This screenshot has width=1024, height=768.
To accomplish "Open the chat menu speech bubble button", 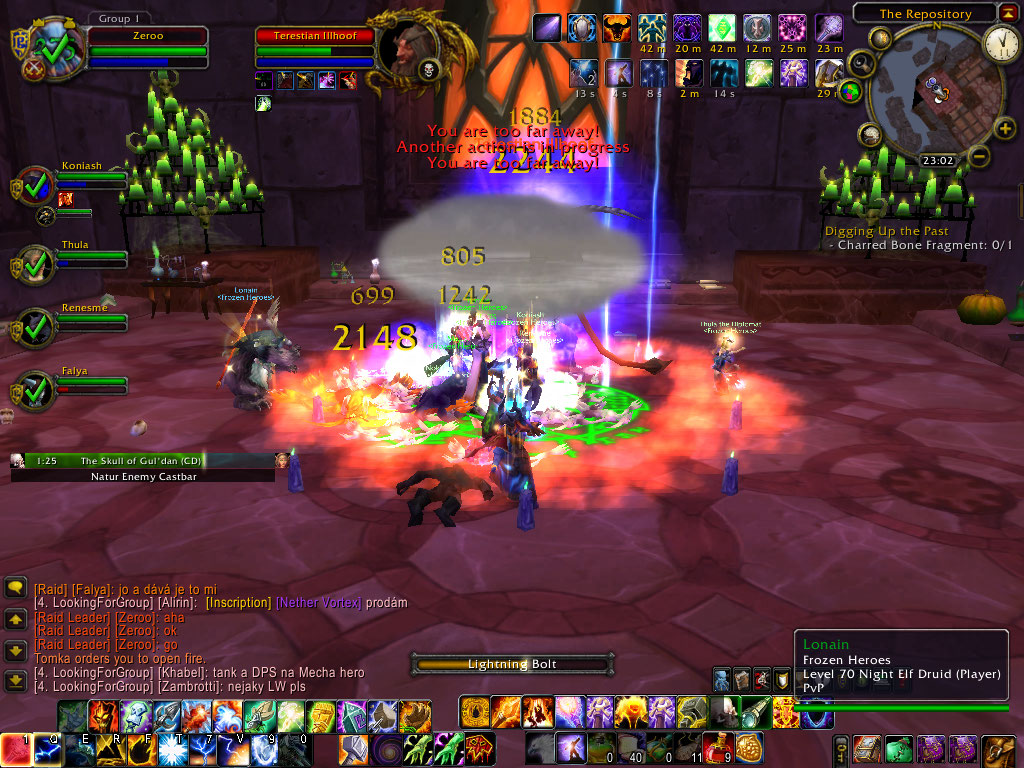I will [15, 588].
